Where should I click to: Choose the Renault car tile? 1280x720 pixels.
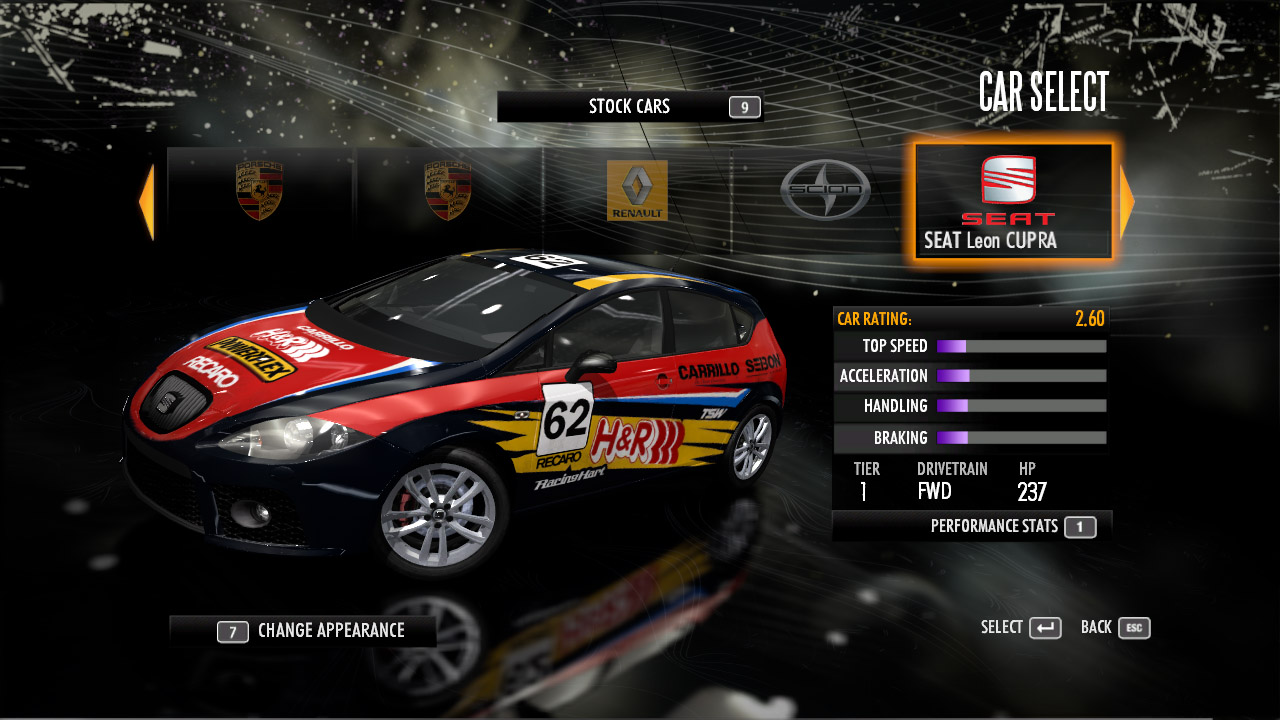pyautogui.click(x=637, y=190)
